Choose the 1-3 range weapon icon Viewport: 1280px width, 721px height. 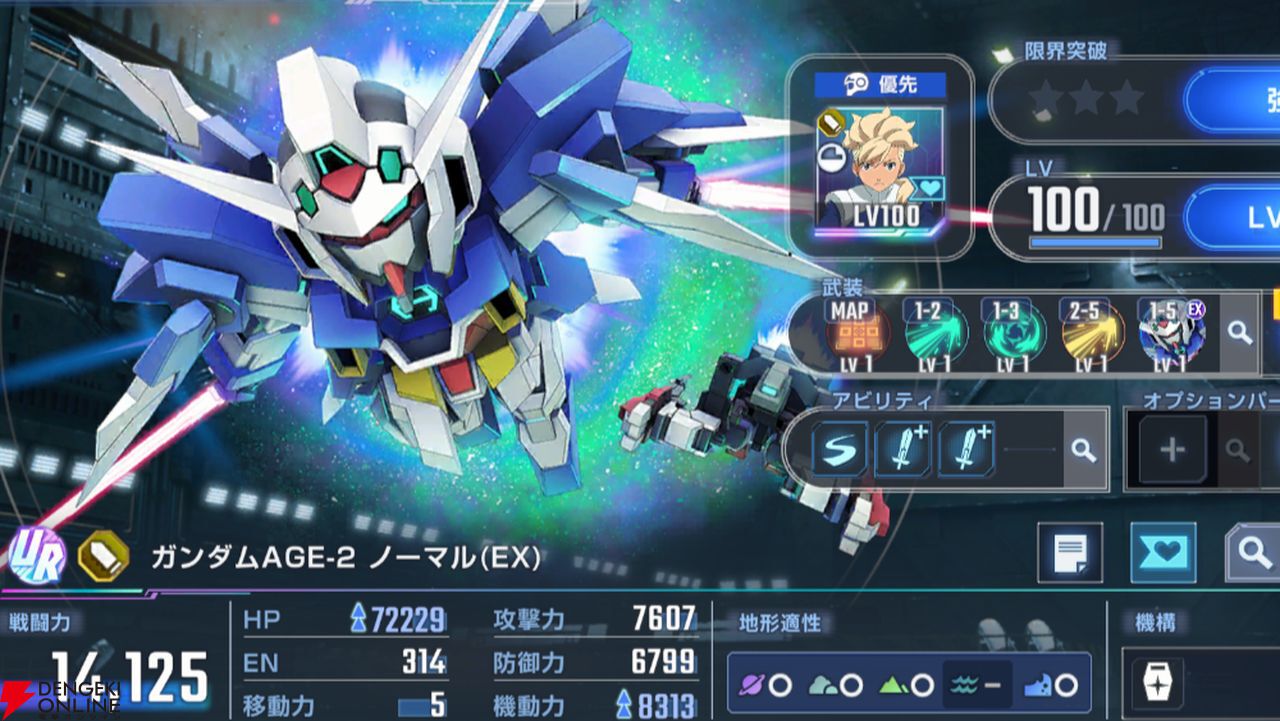[1013, 336]
